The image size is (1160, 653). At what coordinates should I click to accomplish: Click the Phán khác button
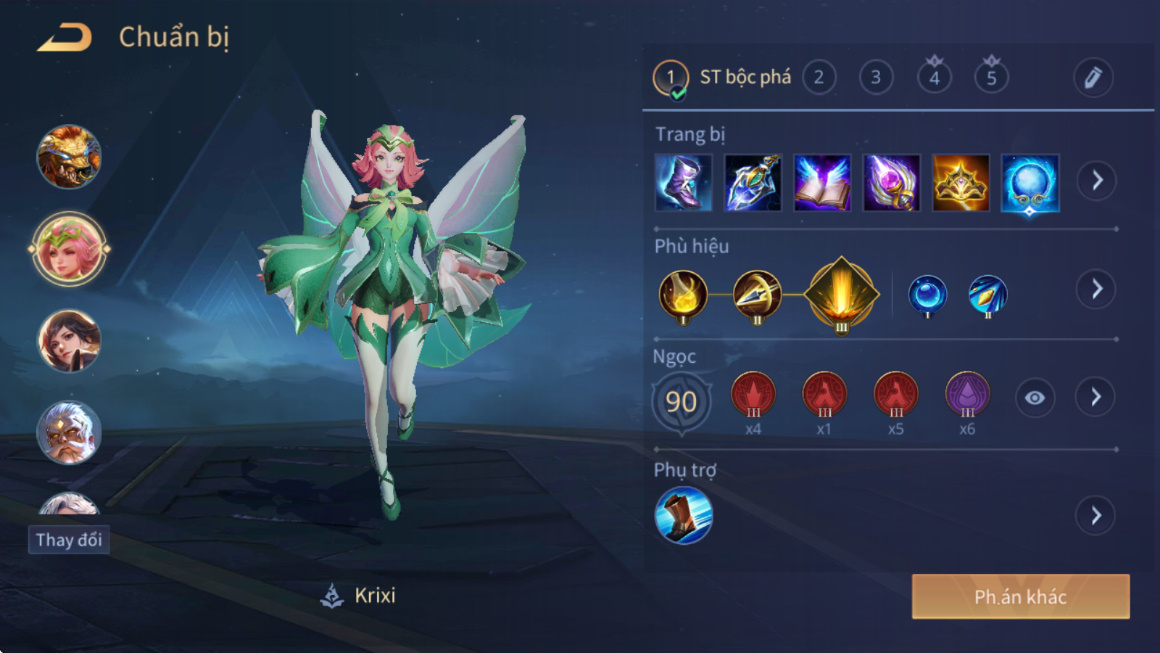pyautogui.click(x=1020, y=597)
